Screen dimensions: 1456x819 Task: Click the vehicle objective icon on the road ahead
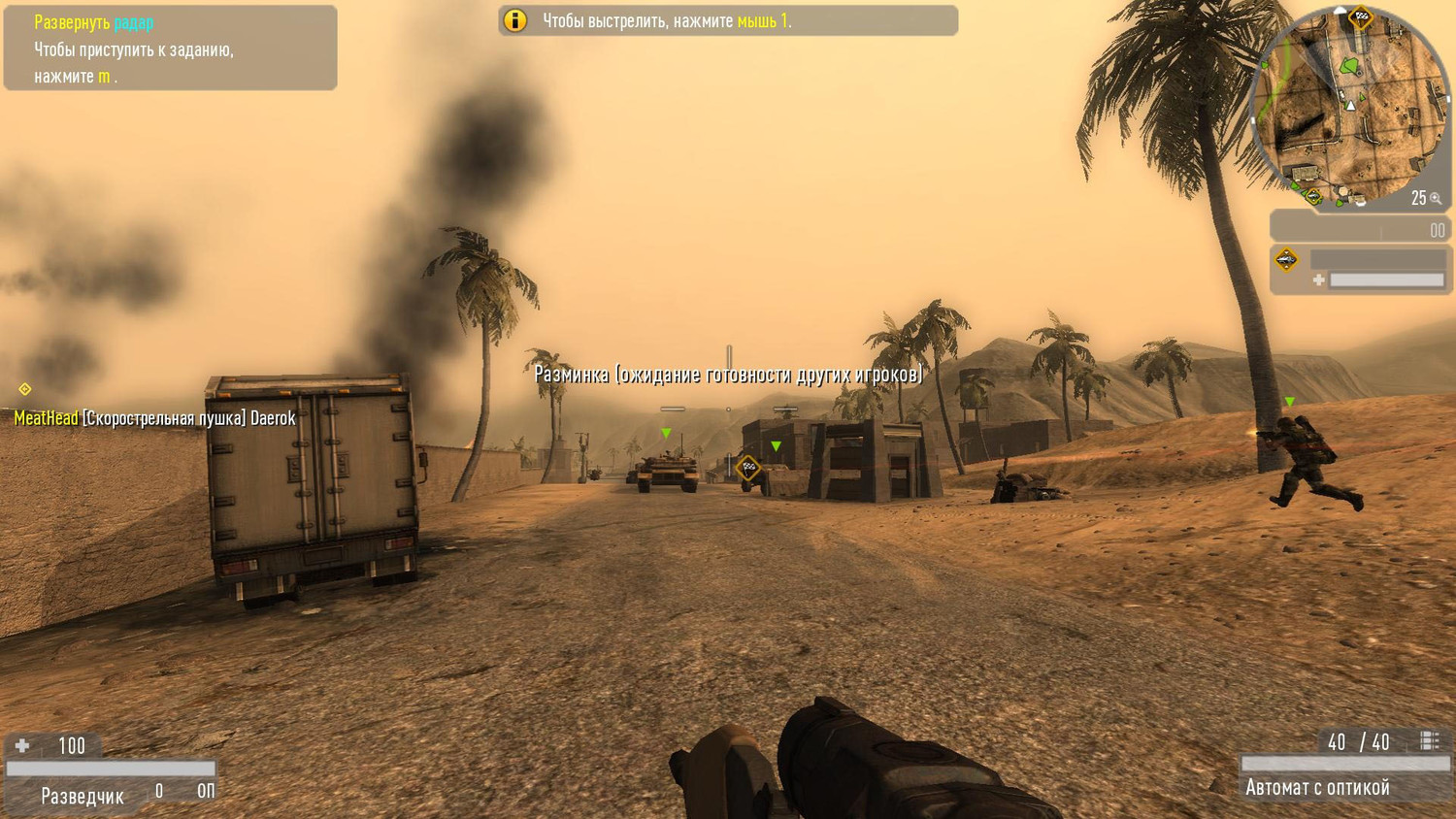tap(747, 470)
